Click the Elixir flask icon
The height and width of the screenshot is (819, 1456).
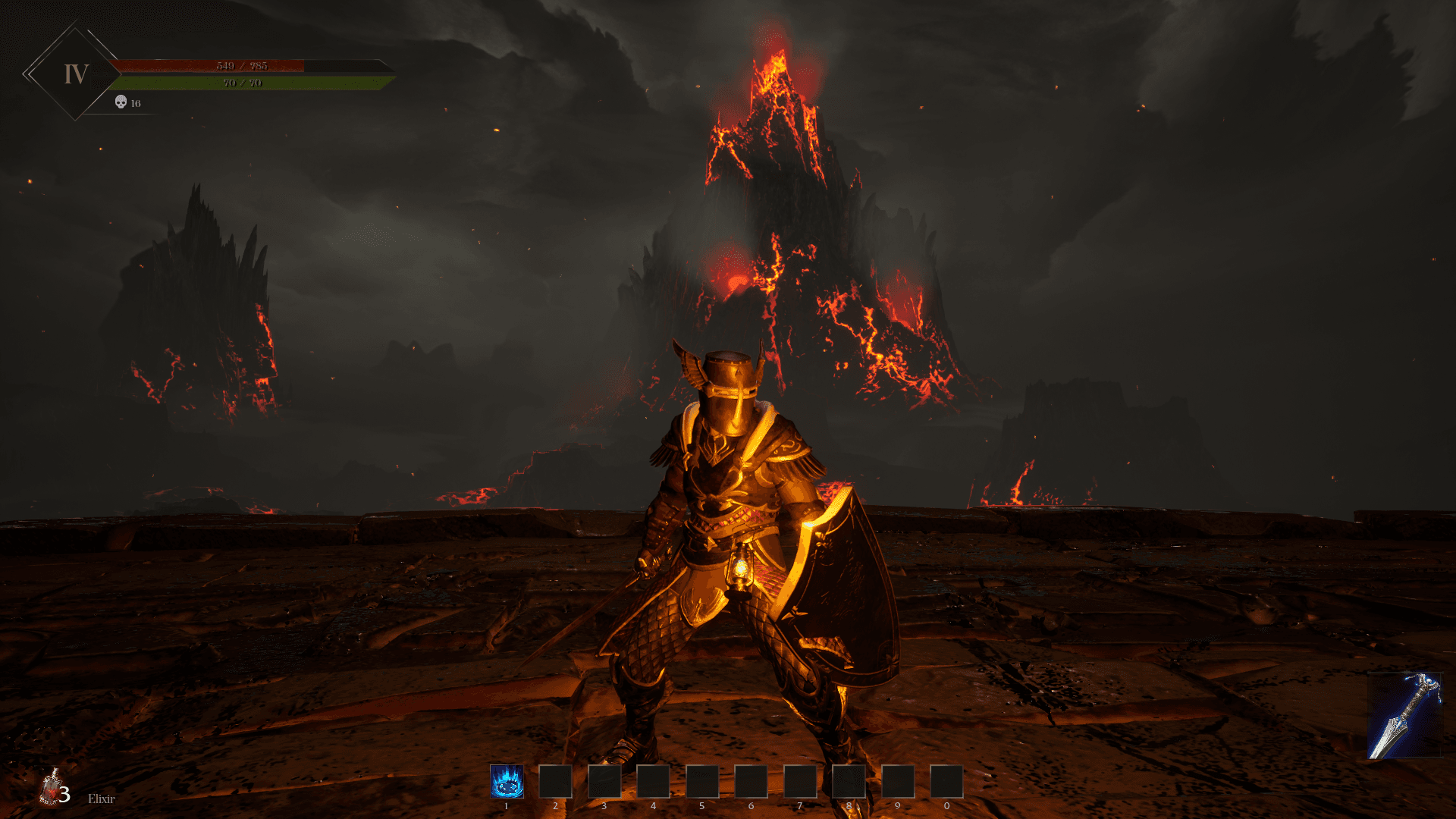(x=52, y=789)
